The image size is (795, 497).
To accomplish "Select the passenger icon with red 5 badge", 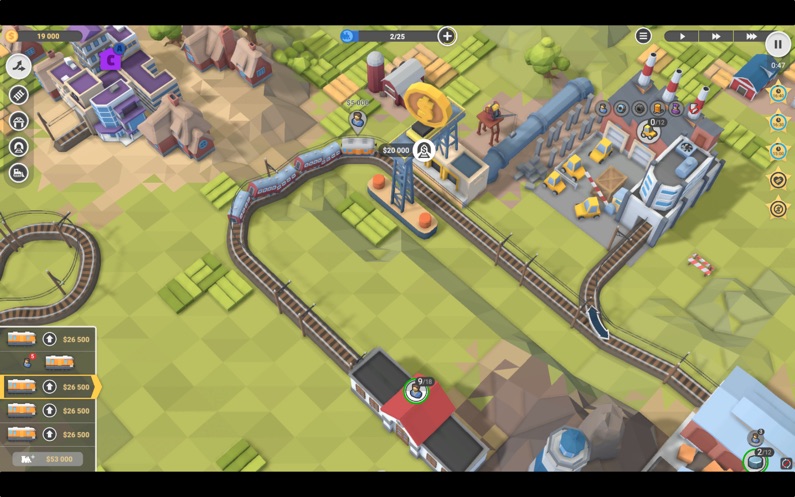I will [29, 362].
